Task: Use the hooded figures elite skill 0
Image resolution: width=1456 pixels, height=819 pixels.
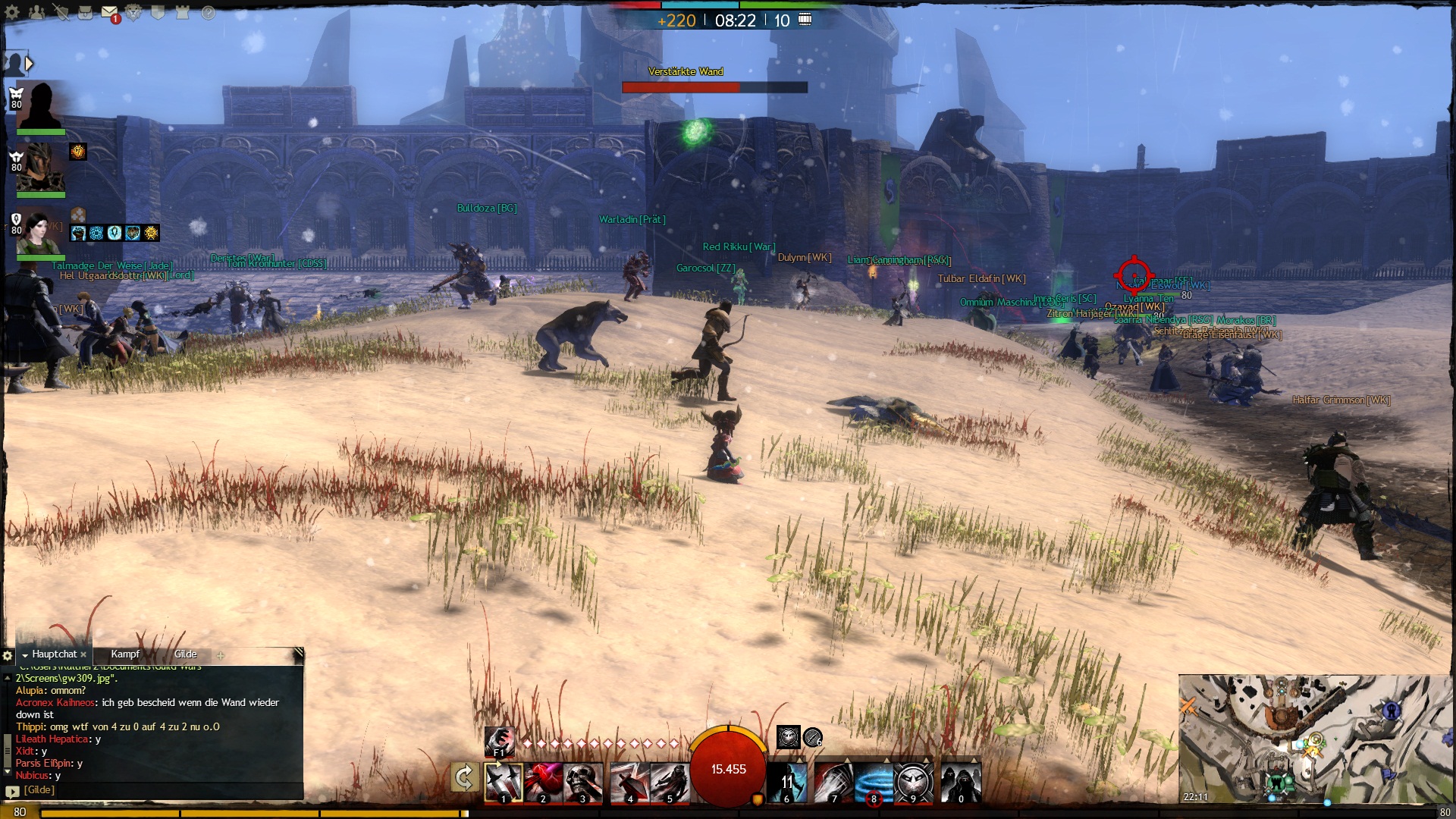Action: (x=961, y=783)
